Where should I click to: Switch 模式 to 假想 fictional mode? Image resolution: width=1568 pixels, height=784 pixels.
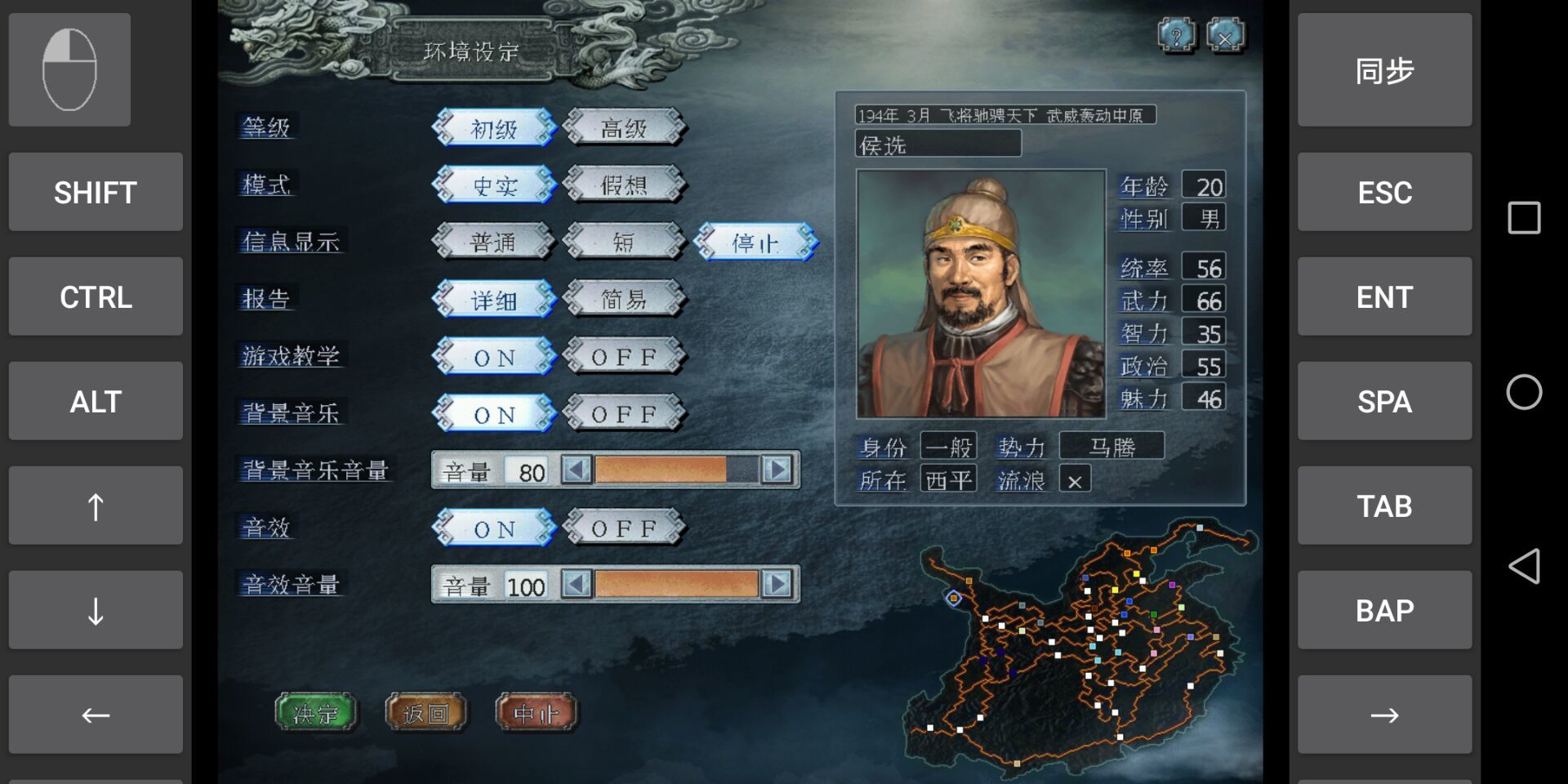pos(625,185)
